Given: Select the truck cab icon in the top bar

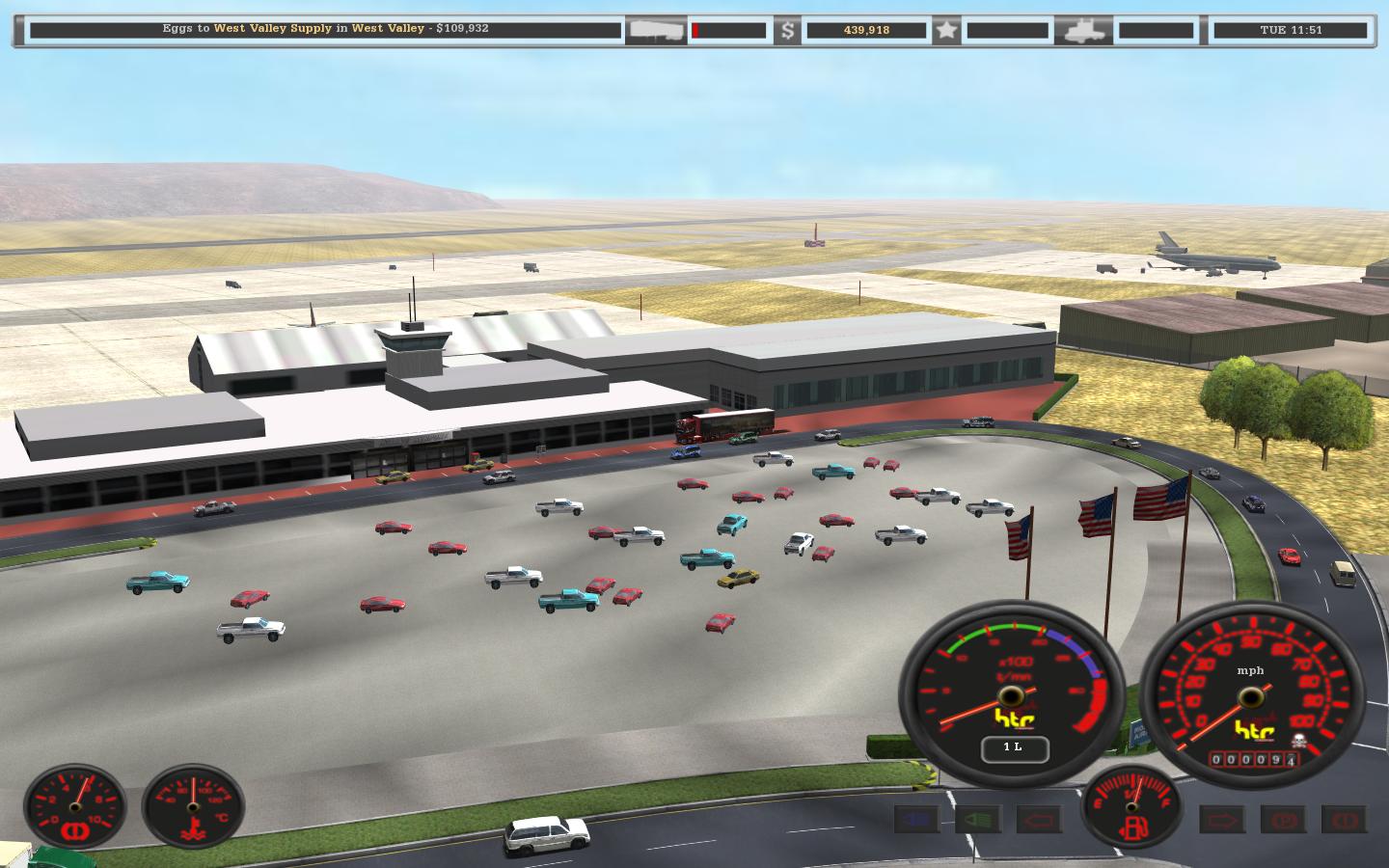Looking at the screenshot, I should [1082, 30].
